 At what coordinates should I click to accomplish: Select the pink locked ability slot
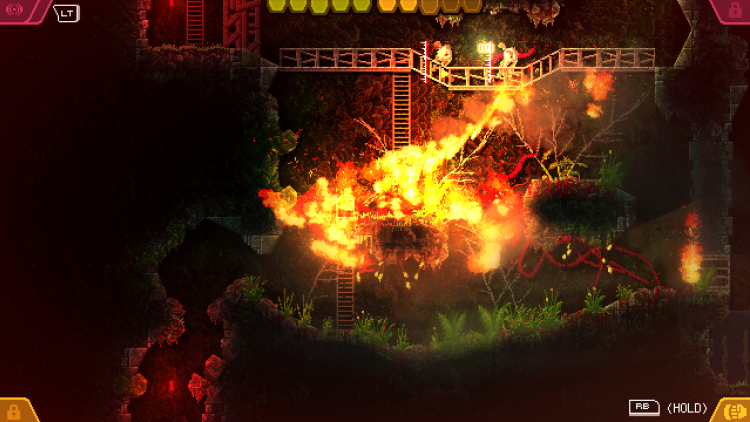(x=733, y=10)
